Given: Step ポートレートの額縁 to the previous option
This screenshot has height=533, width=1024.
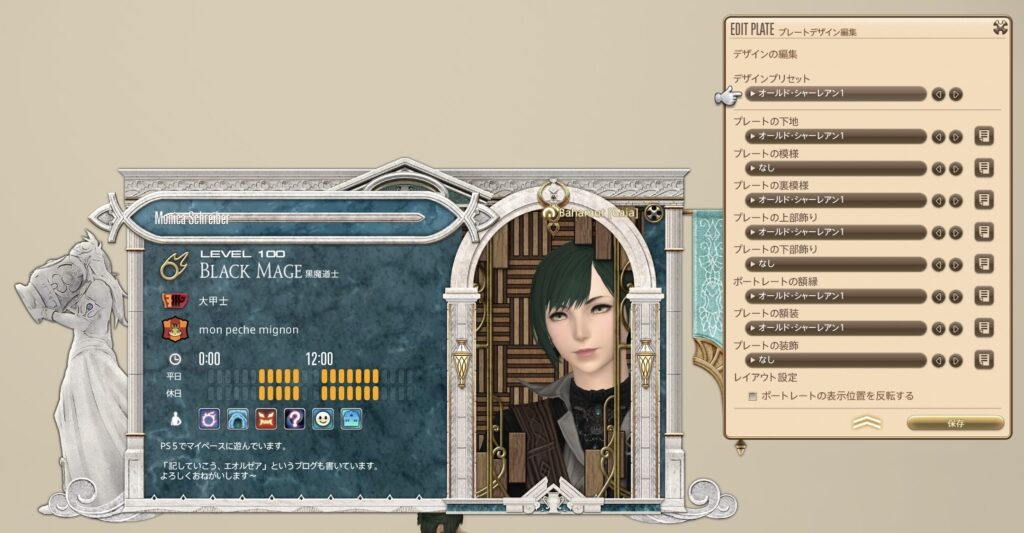Looking at the screenshot, I should (938, 296).
